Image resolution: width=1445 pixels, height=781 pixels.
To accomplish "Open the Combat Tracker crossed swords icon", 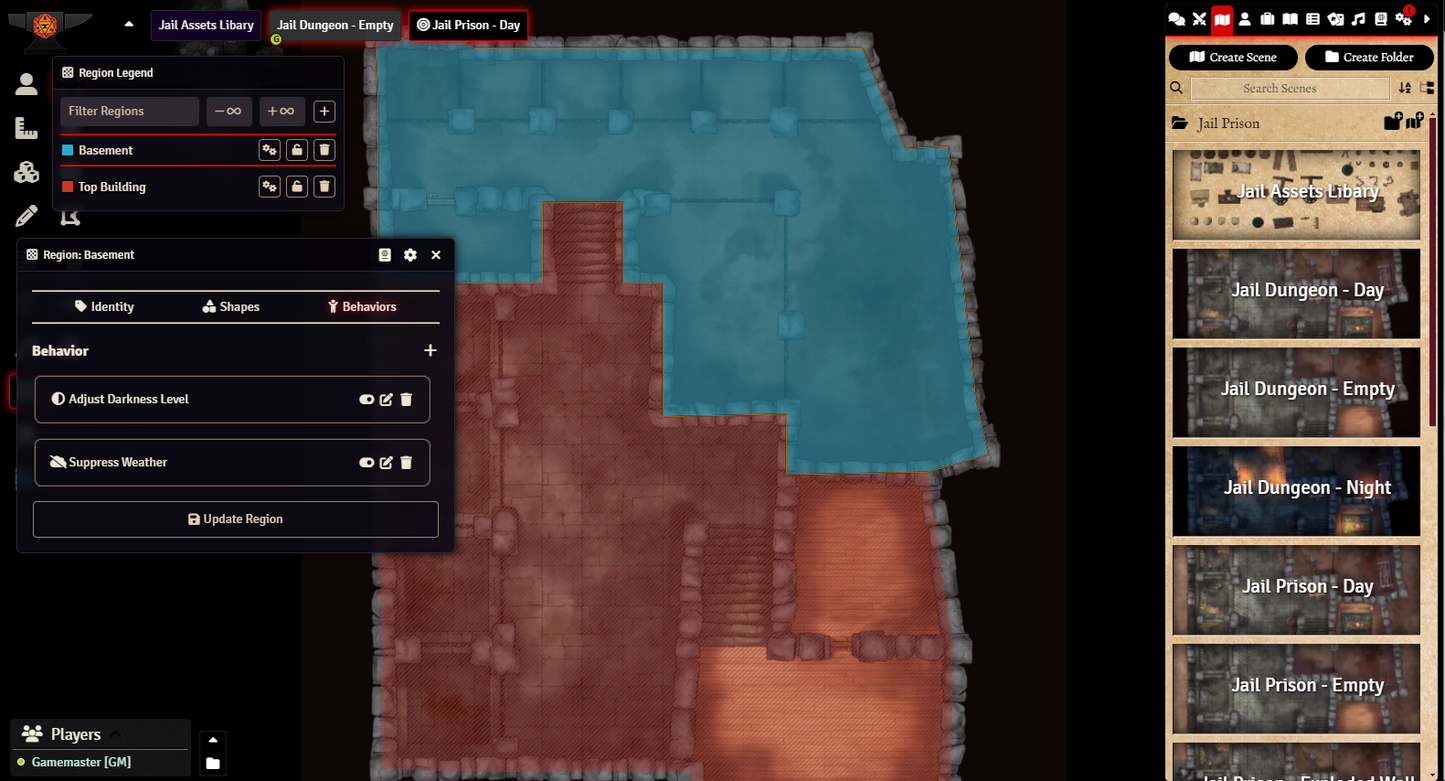I will 1199,18.
